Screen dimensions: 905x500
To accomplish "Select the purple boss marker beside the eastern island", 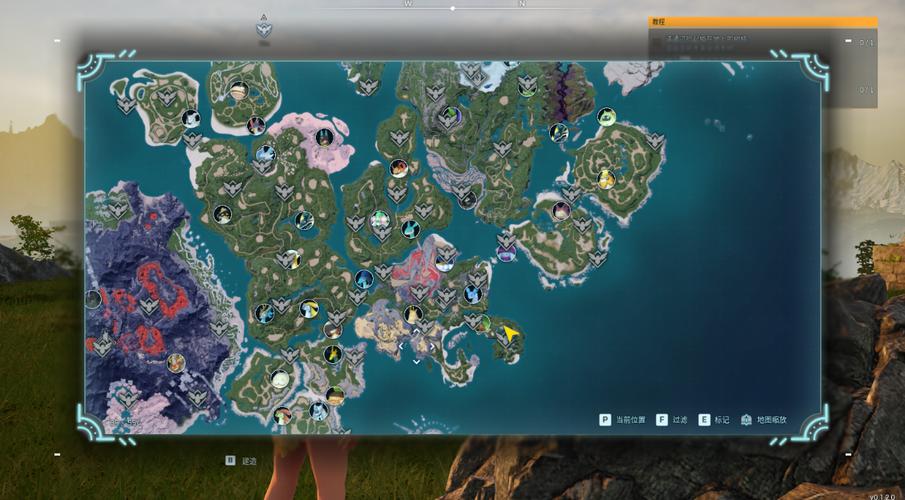I will tap(507, 253).
